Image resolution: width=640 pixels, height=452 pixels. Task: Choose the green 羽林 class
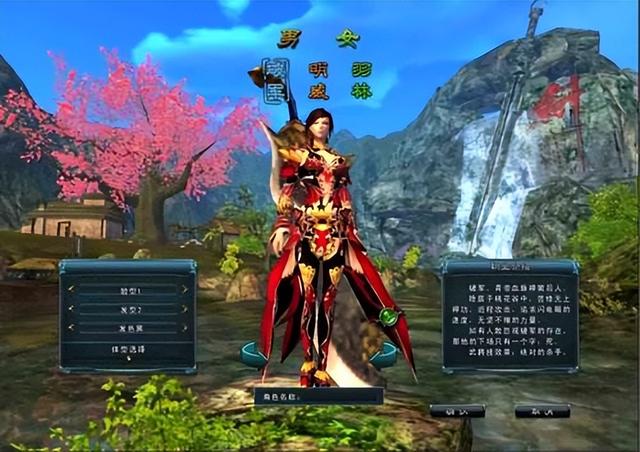361,83
